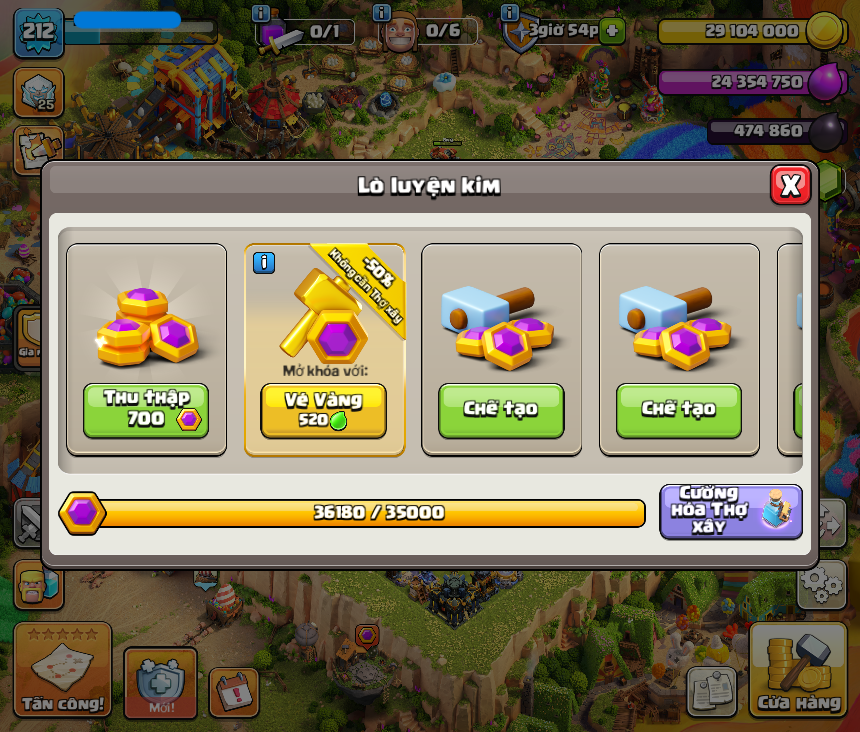The image size is (860, 732).
Task: Collect with the Thu thập 700 button
Action: click(x=146, y=410)
